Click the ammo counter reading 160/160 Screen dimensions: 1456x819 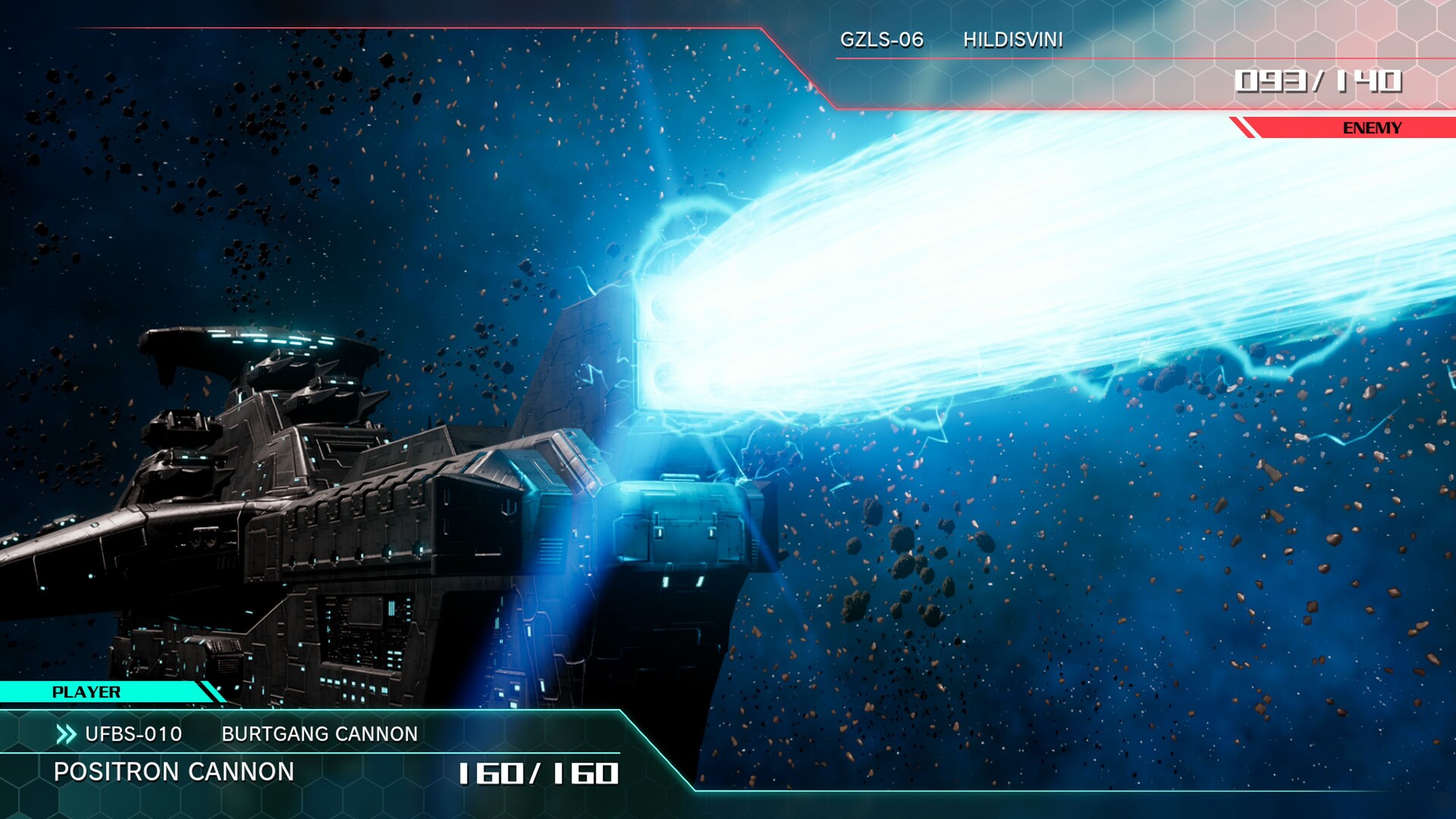[538, 773]
